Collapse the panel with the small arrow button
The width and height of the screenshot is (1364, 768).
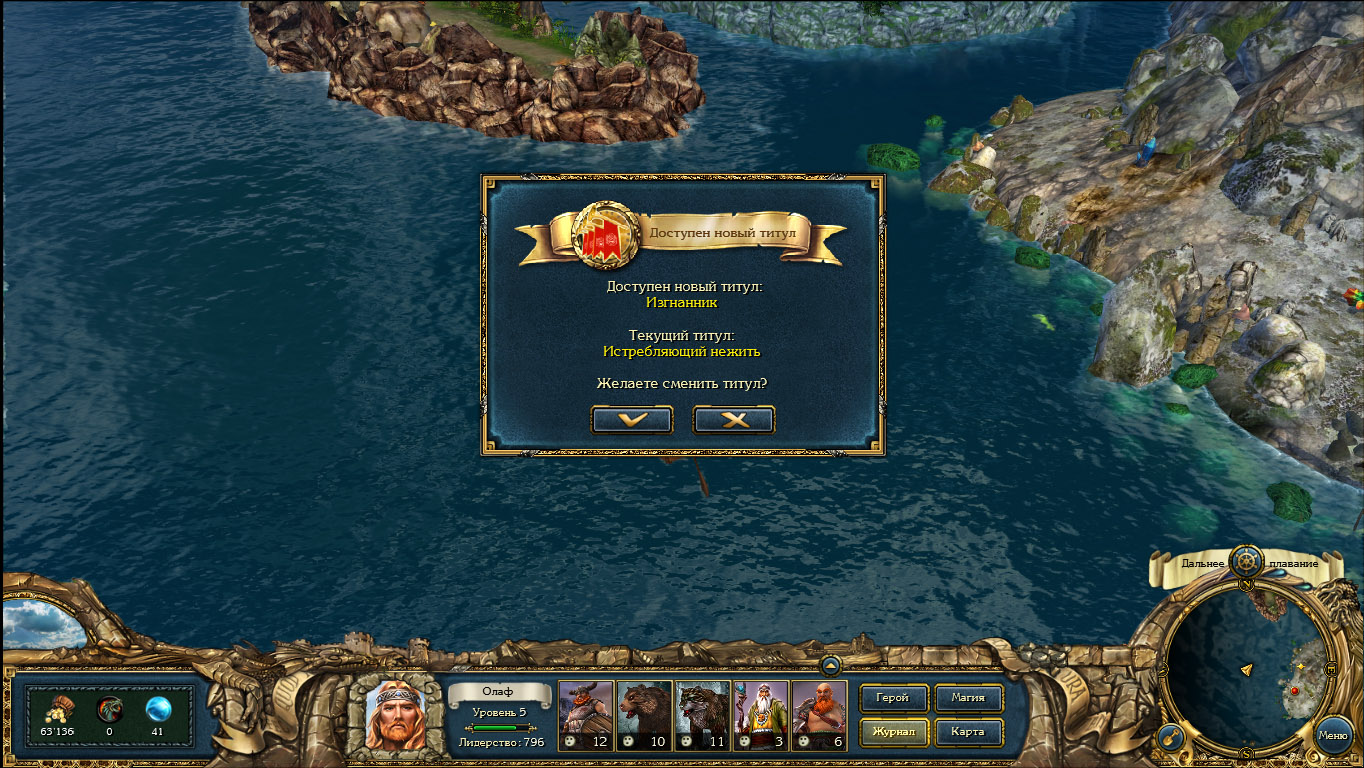click(830, 664)
